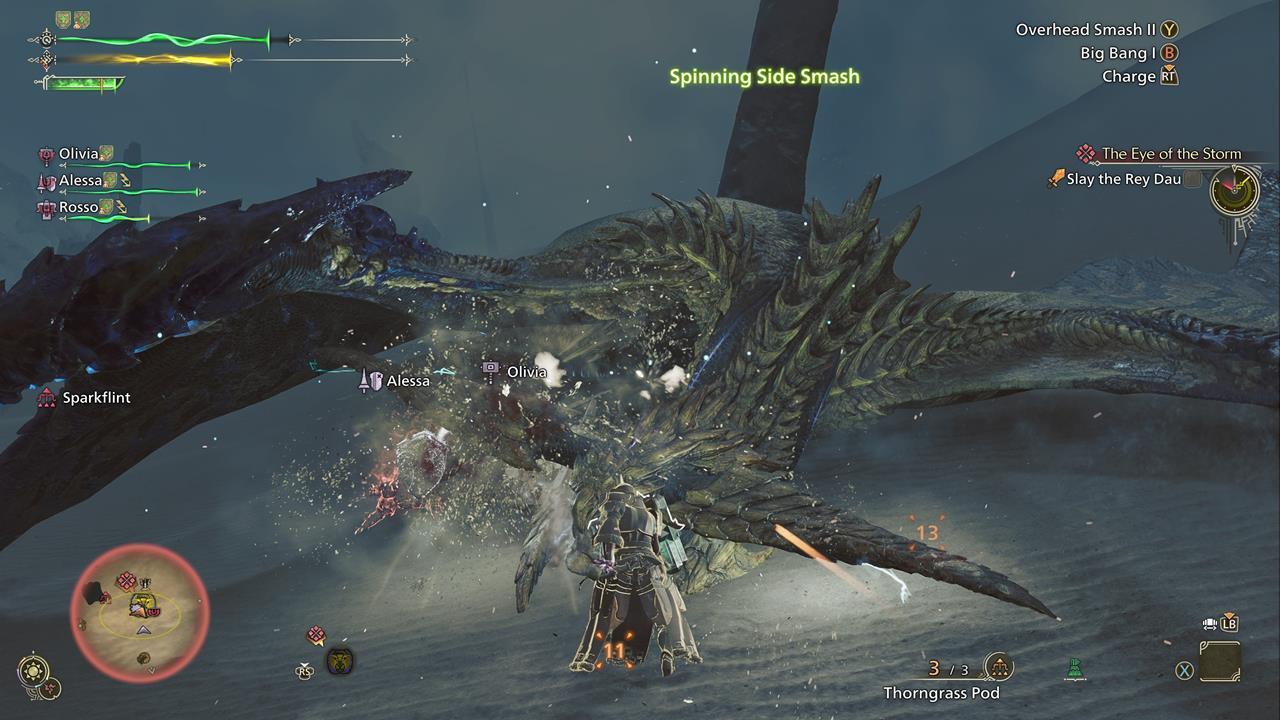Click the Slay the Rey Dau objective
The width and height of the screenshot is (1280, 720).
click(1123, 180)
